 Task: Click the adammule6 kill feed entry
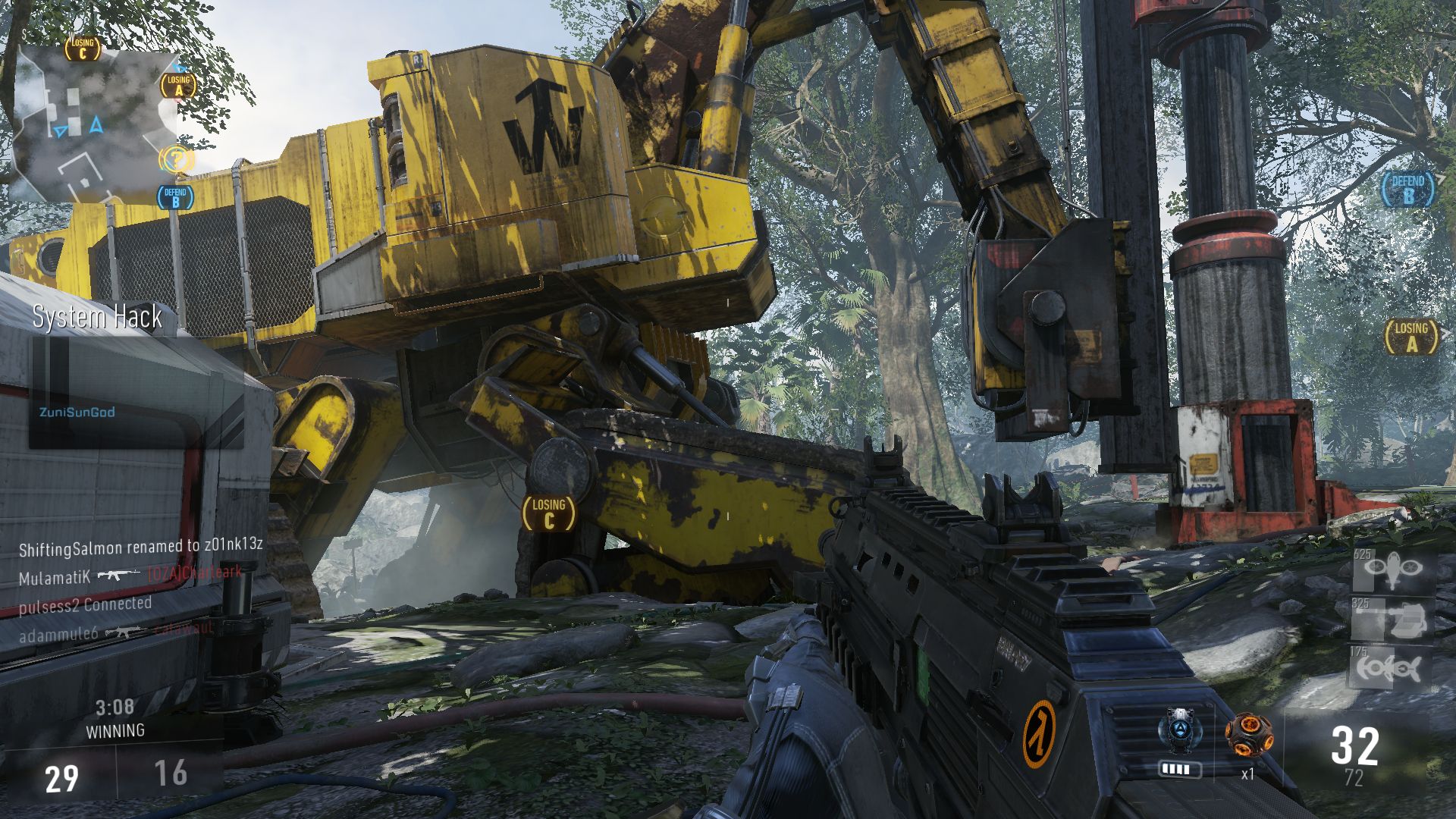click(x=115, y=632)
